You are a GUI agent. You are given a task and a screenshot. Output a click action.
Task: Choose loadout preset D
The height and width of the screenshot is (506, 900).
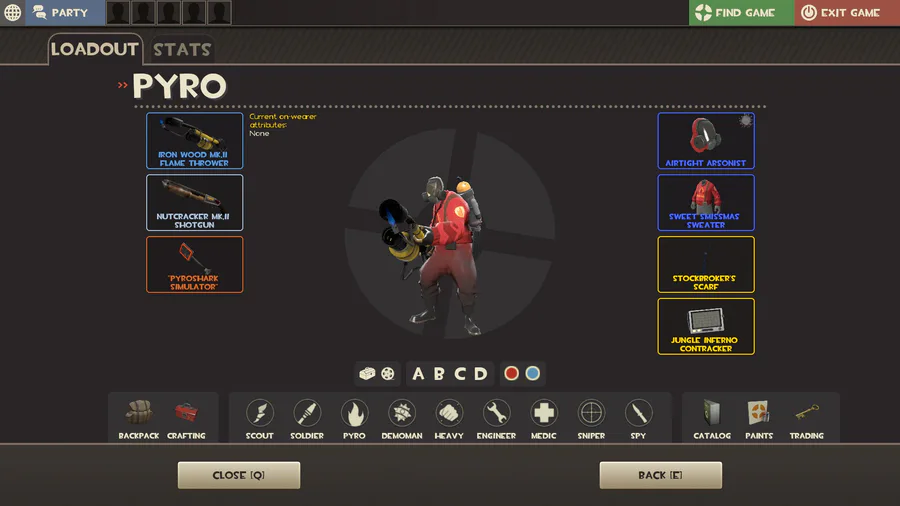click(x=481, y=374)
